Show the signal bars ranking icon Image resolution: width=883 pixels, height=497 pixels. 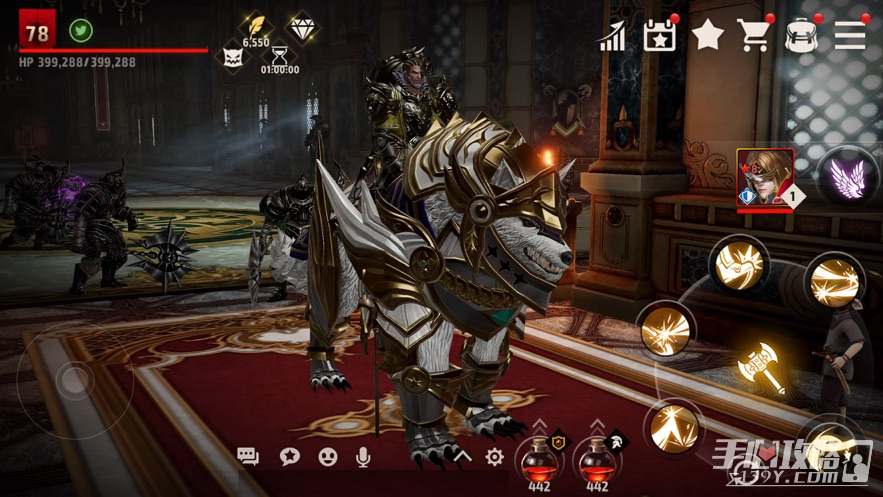coord(612,37)
